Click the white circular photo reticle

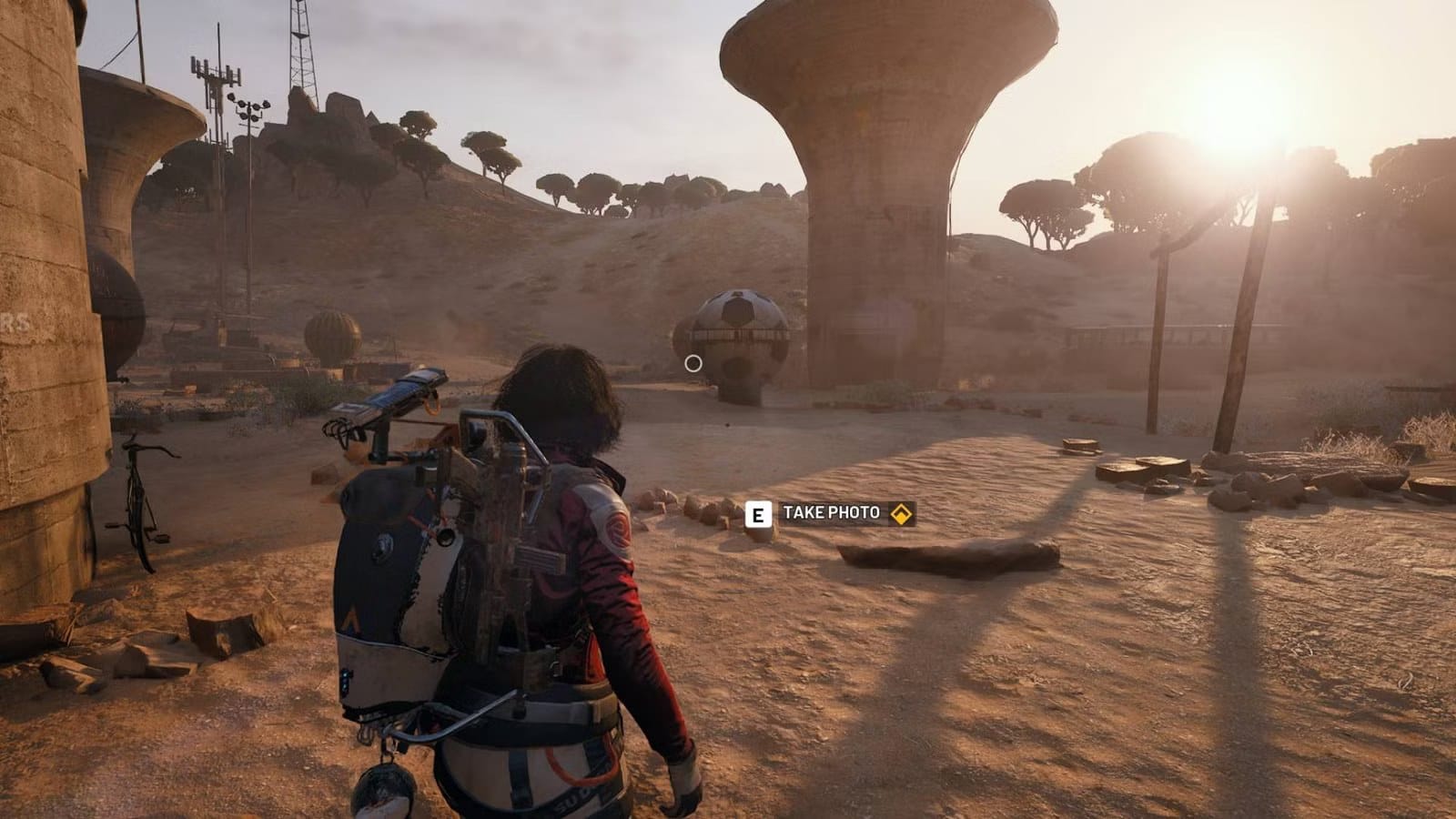tap(694, 362)
